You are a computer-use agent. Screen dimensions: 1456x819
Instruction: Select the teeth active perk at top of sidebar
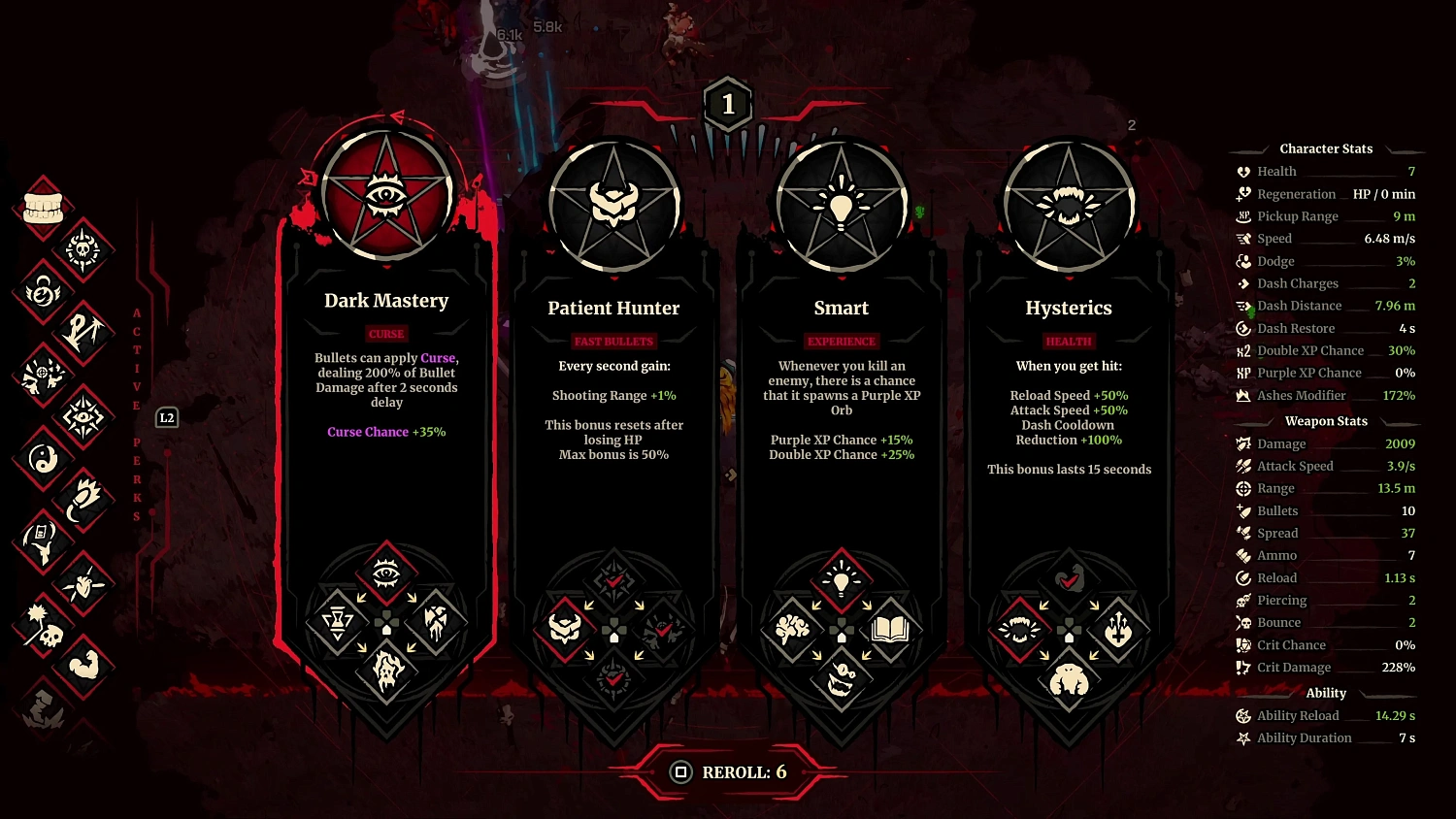[43, 205]
